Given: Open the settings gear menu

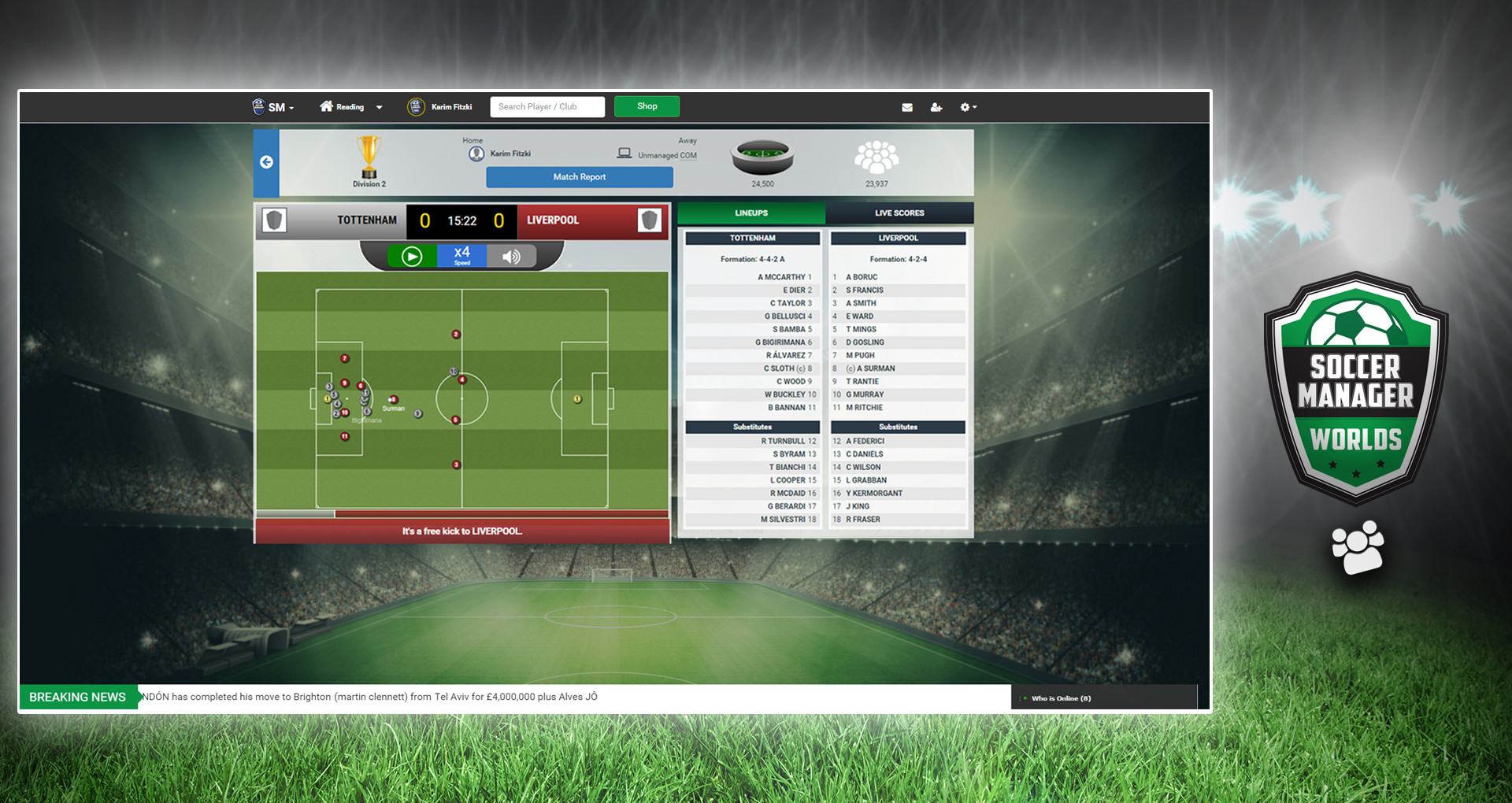Looking at the screenshot, I should [x=967, y=107].
